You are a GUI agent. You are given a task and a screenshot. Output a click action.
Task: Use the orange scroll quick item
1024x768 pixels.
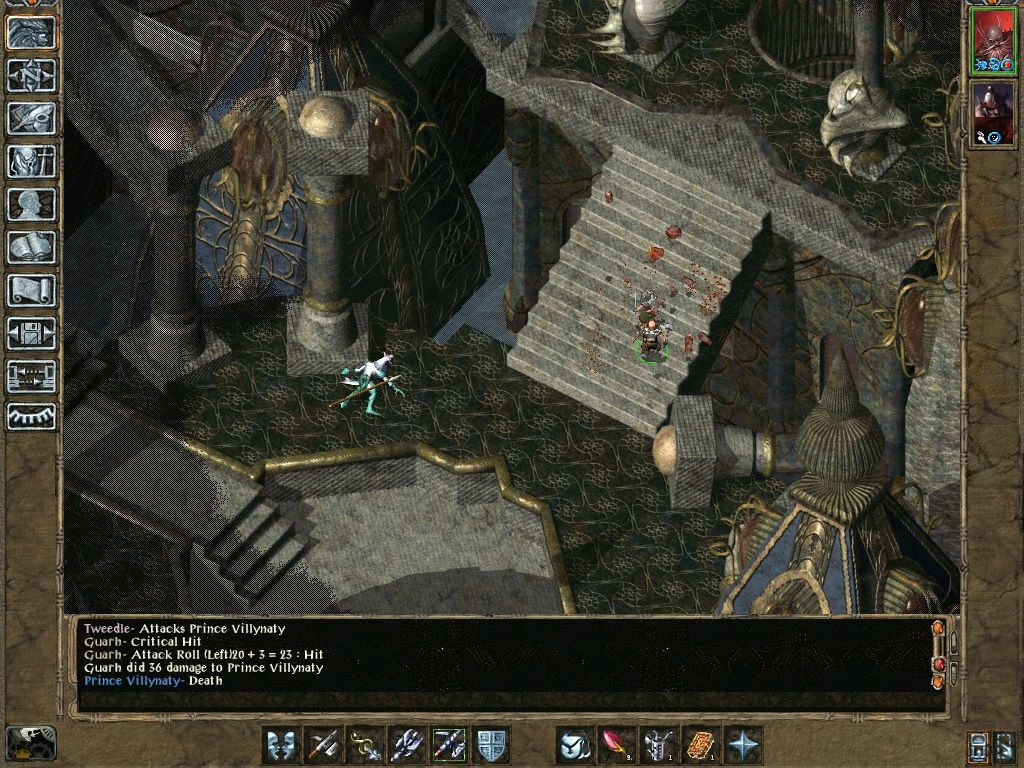coord(701,745)
